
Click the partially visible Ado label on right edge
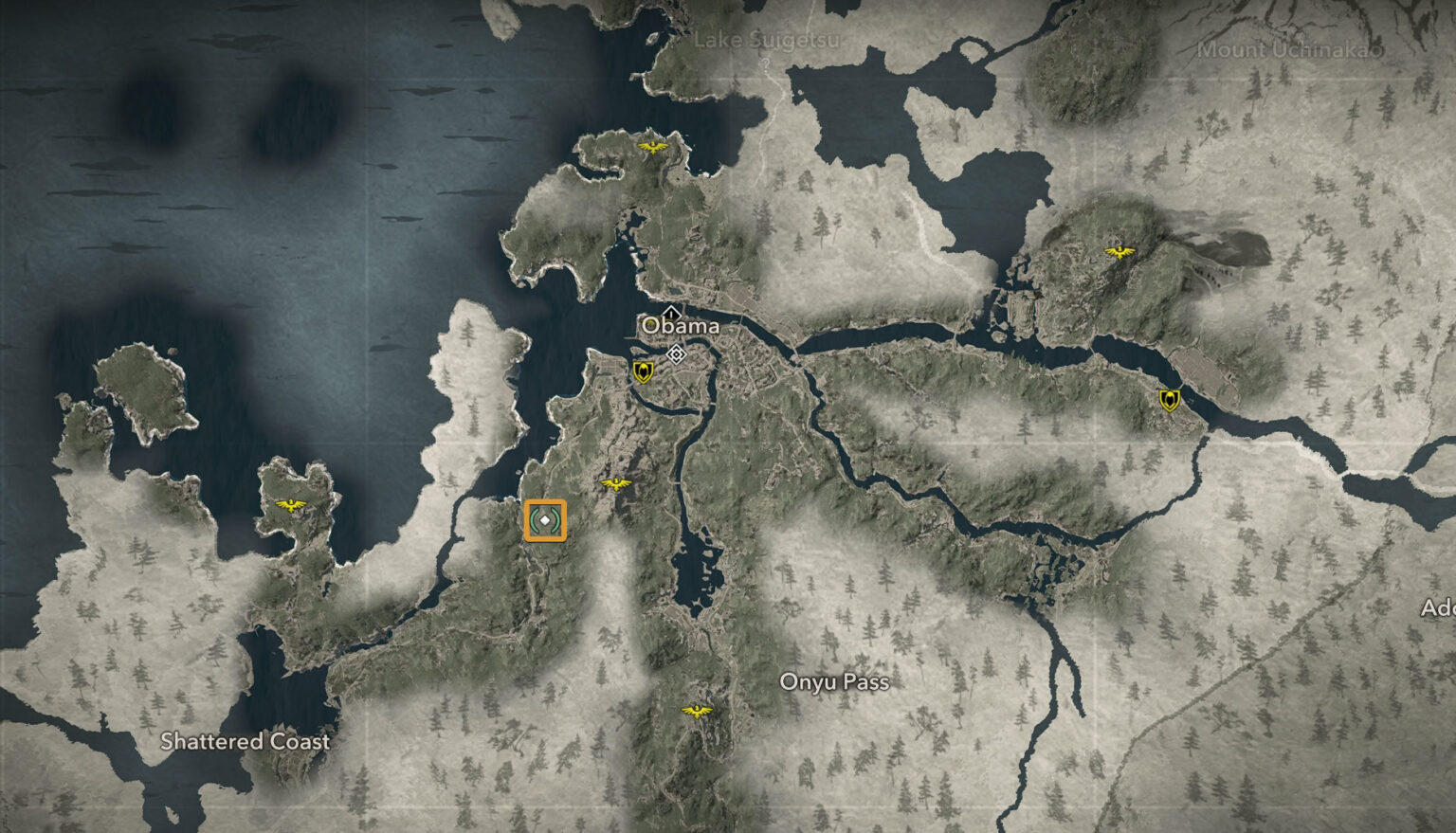(1439, 607)
